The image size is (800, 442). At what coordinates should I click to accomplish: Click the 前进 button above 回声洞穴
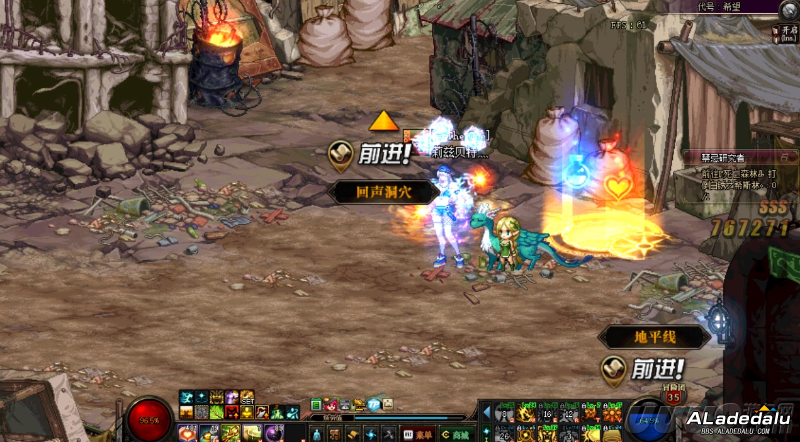(372, 154)
